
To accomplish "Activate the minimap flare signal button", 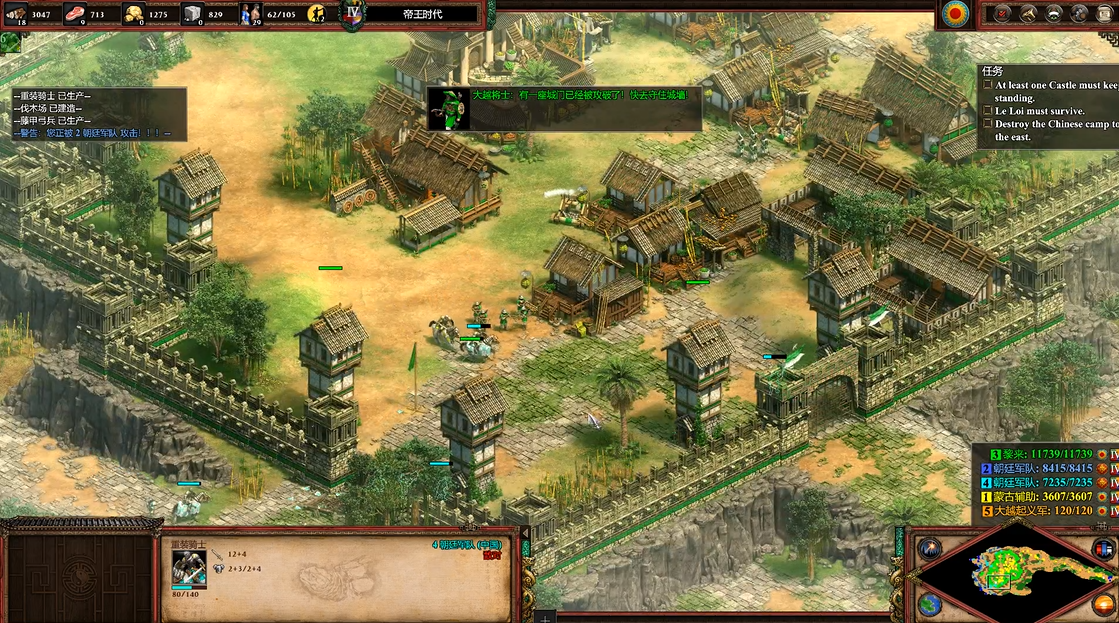I will point(930,548).
